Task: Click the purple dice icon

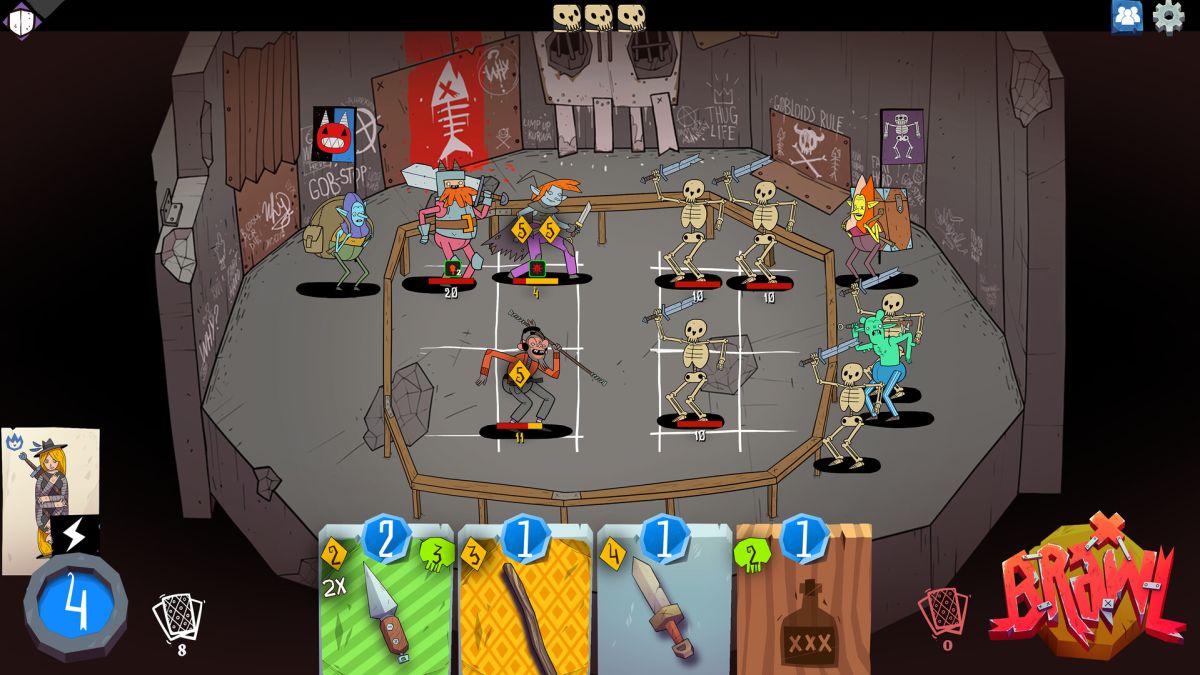Action: [21, 19]
